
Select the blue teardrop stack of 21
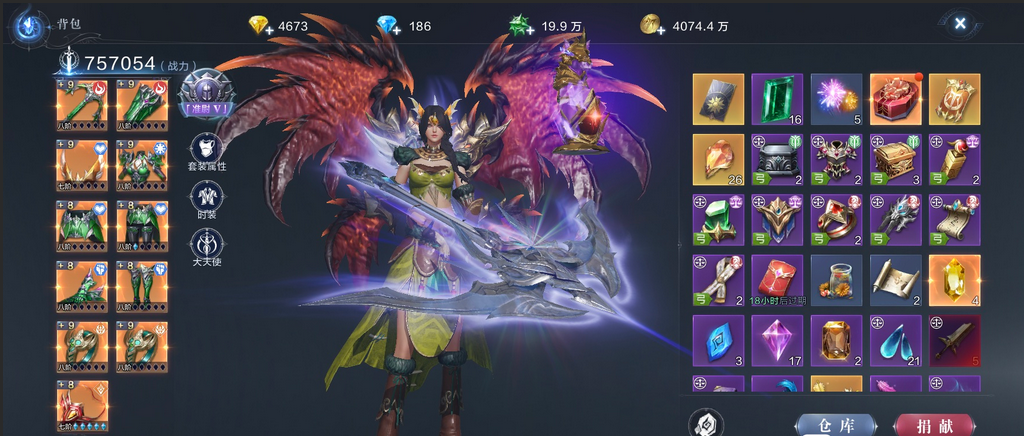895,340
